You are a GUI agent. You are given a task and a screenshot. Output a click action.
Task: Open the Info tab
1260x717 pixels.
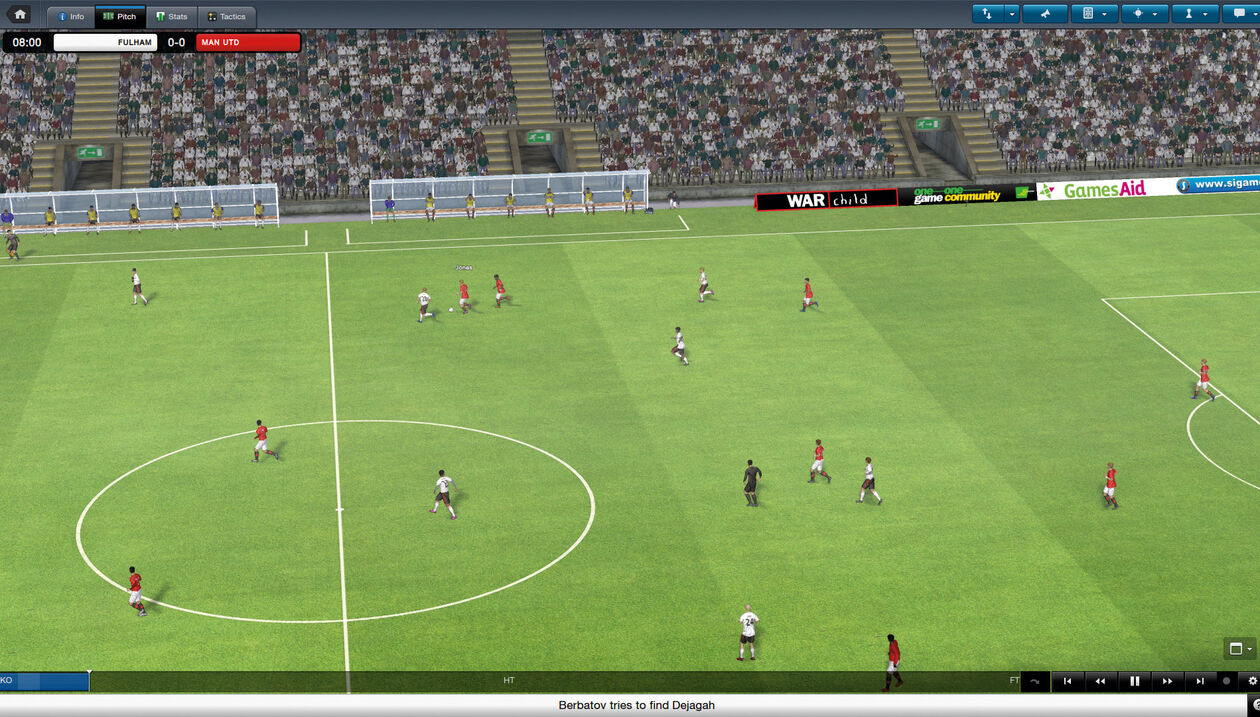point(71,17)
